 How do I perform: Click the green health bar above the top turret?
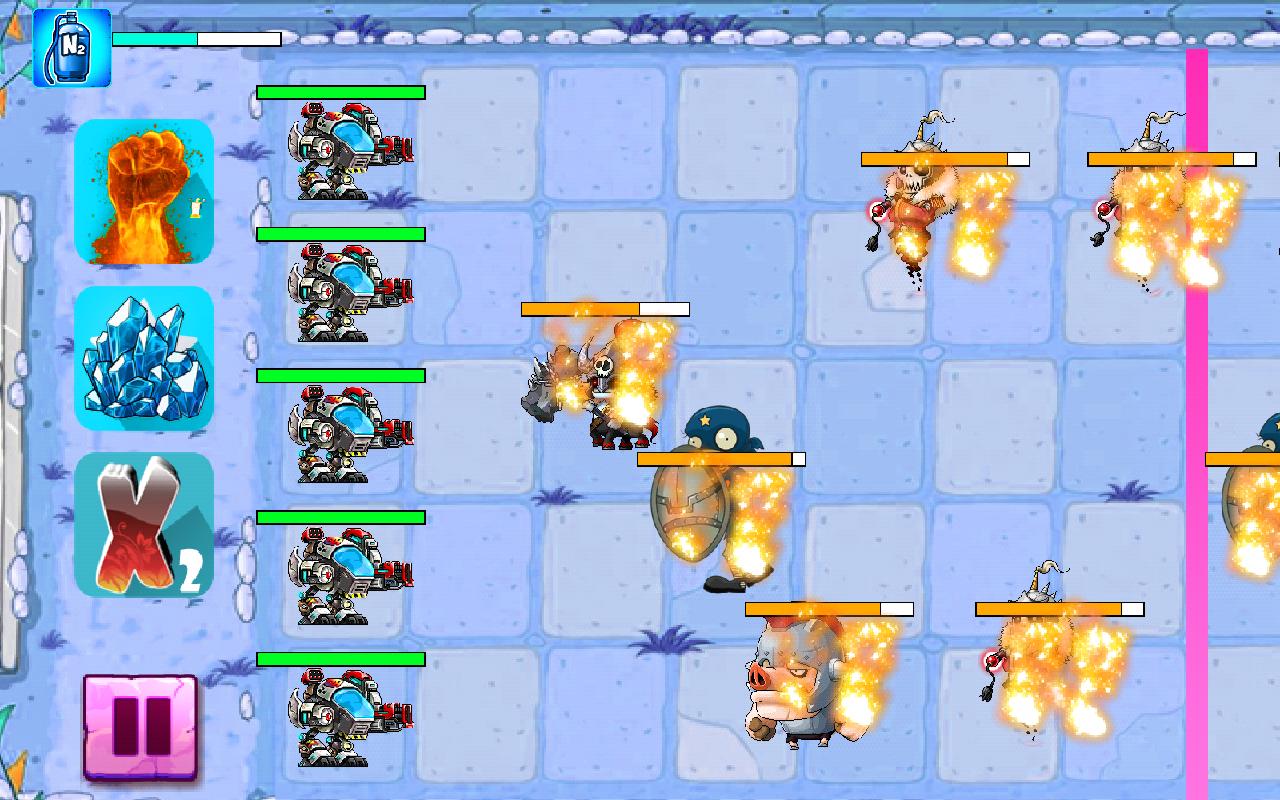[340, 90]
